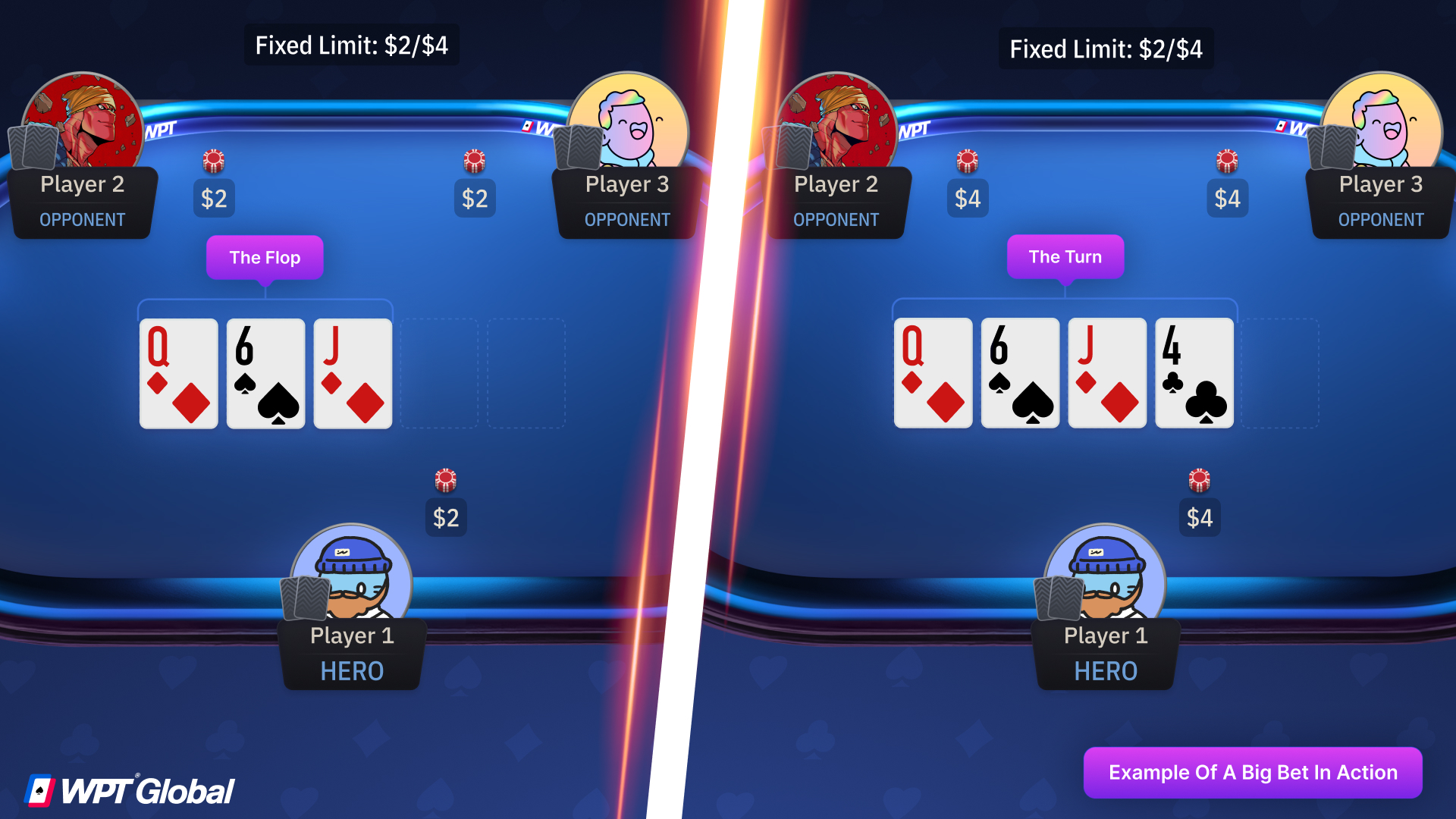1456x819 pixels.
Task: Select the 4 of clubs turn card
Action: pyautogui.click(x=1194, y=373)
